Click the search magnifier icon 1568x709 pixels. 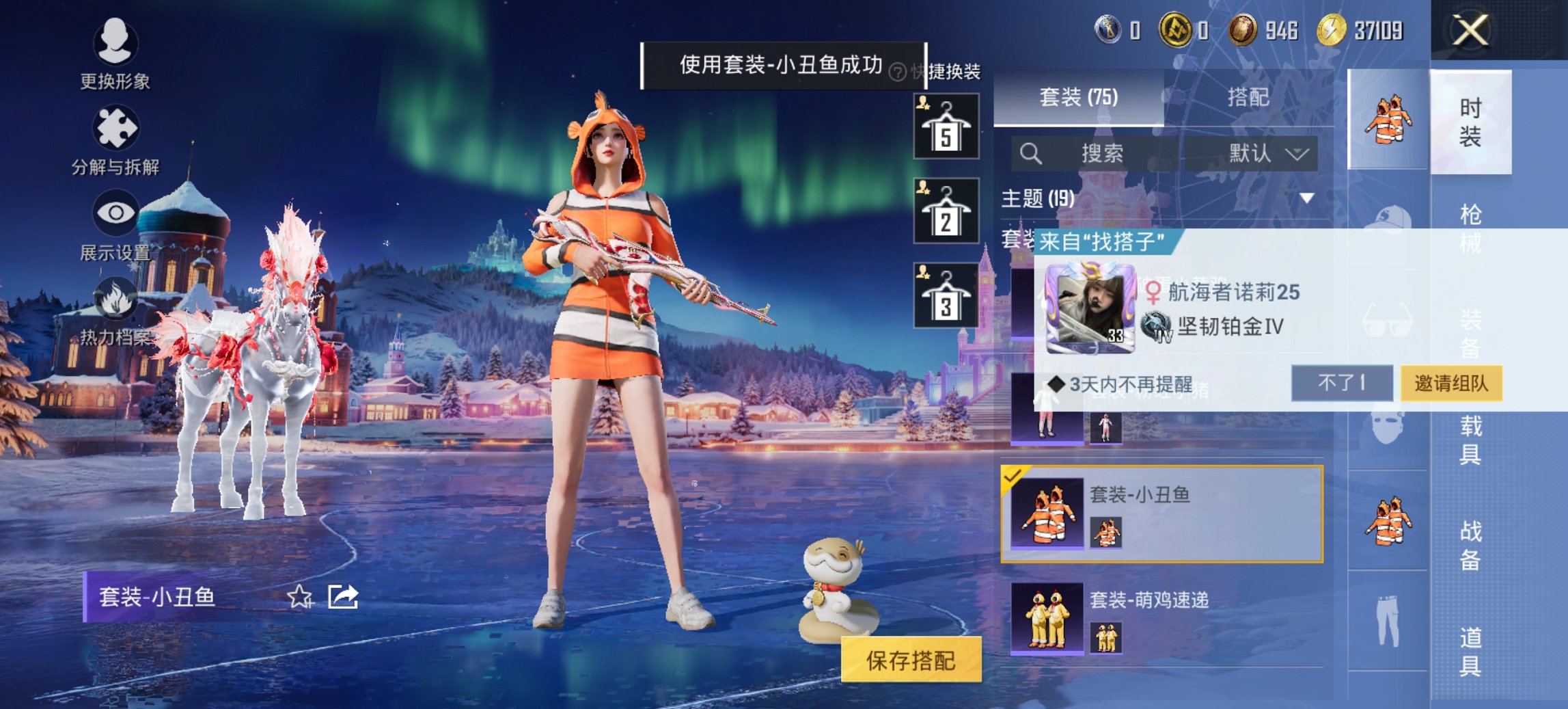pos(1030,153)
